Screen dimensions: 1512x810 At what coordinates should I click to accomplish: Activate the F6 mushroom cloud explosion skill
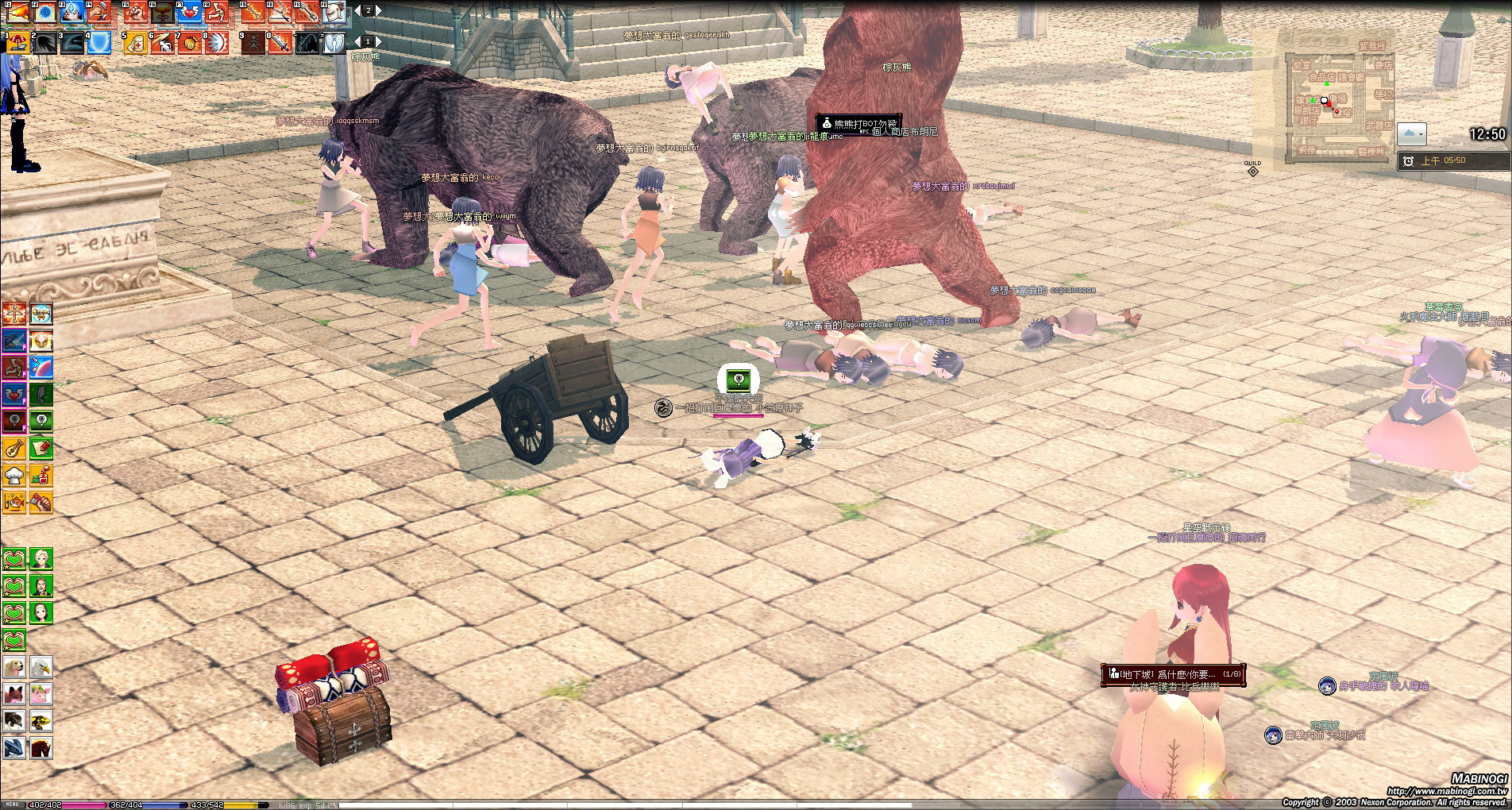click(x=163, y=12)
